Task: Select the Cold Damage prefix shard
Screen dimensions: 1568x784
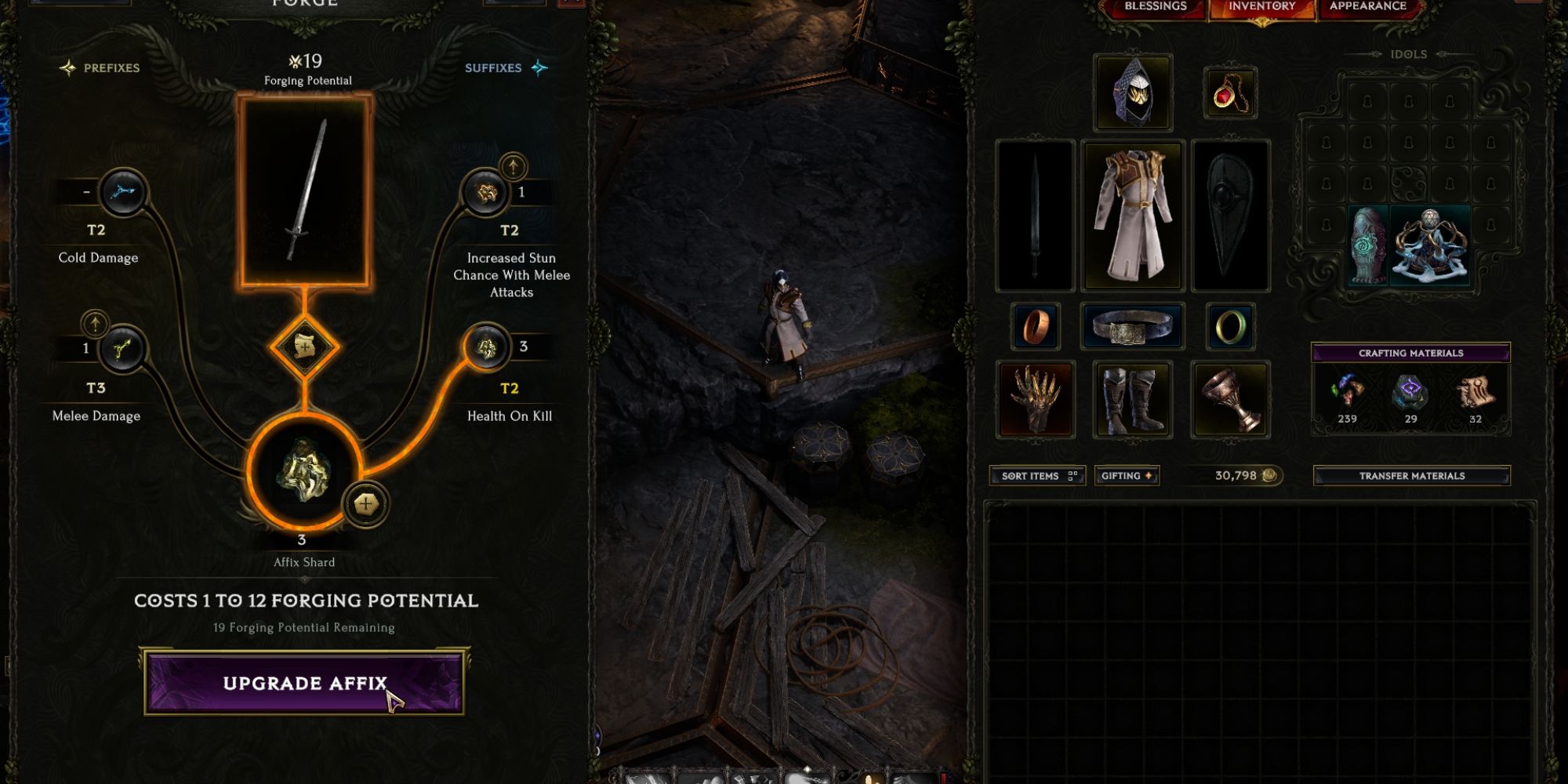Action: [x=123, y=192]
